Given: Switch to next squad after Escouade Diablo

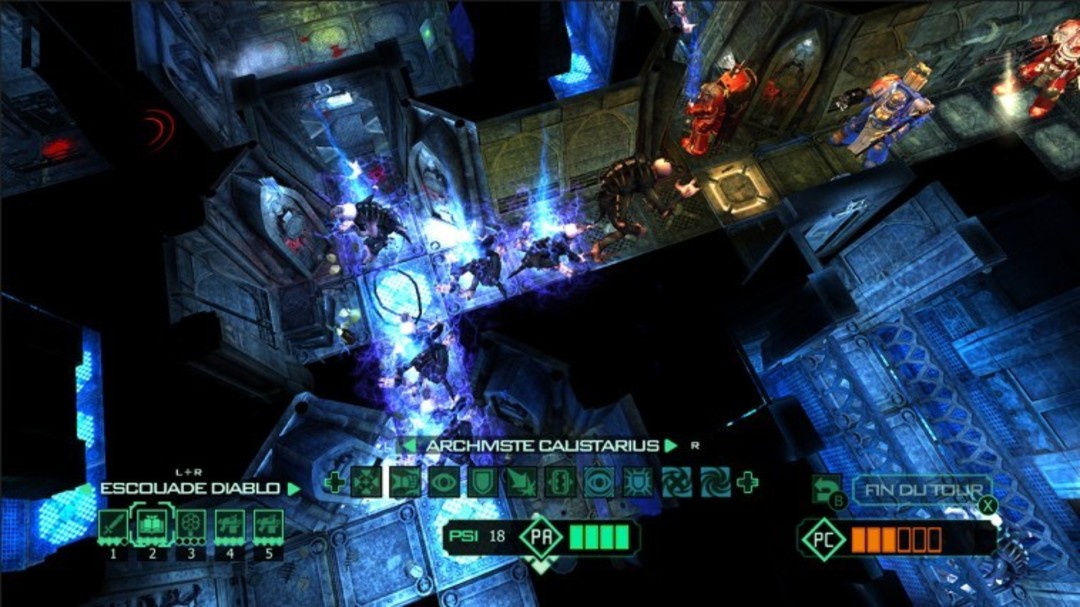Looking at the screenshot, I should coord(294,489).
